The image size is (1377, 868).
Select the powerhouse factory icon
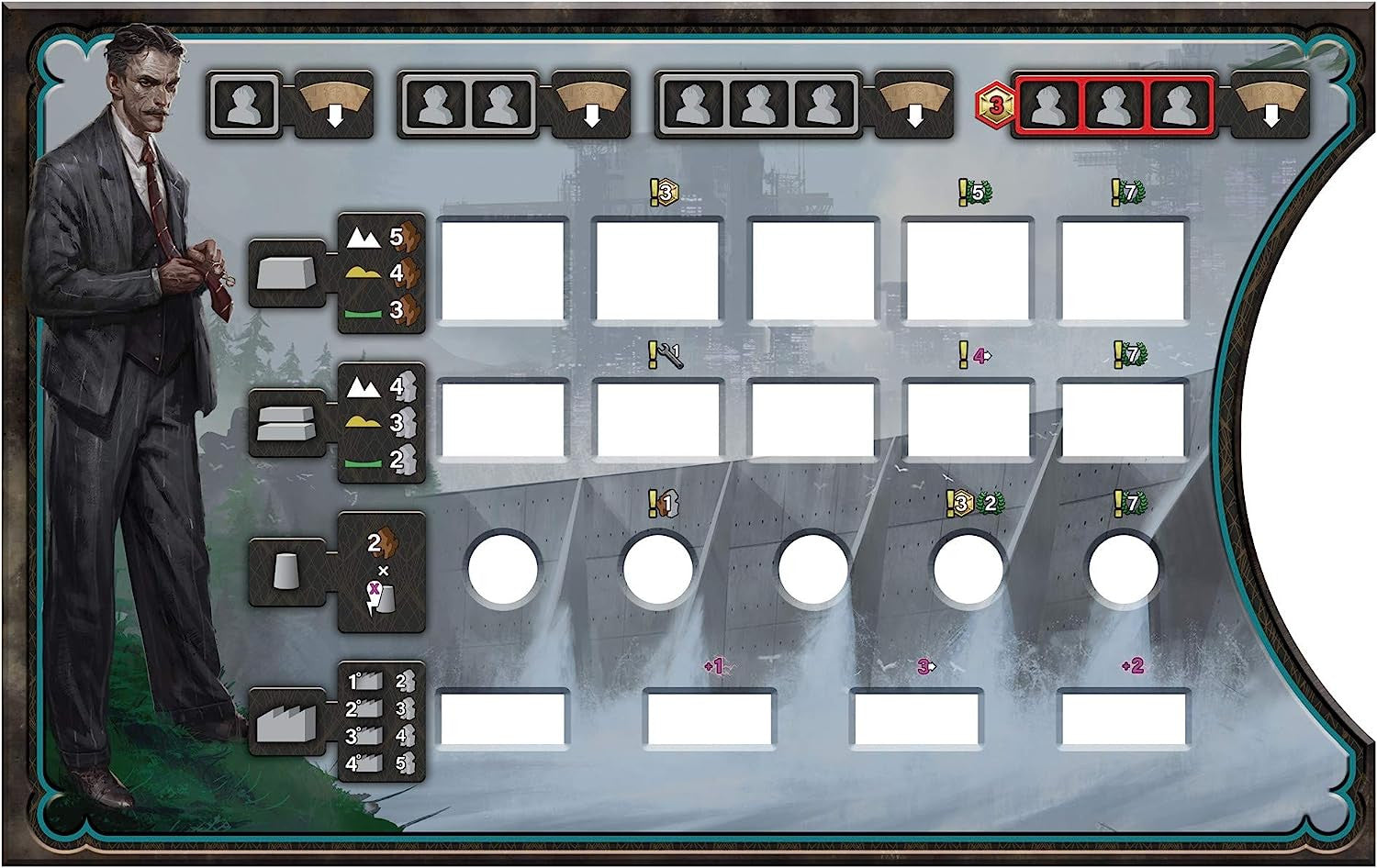click(285, 722)
